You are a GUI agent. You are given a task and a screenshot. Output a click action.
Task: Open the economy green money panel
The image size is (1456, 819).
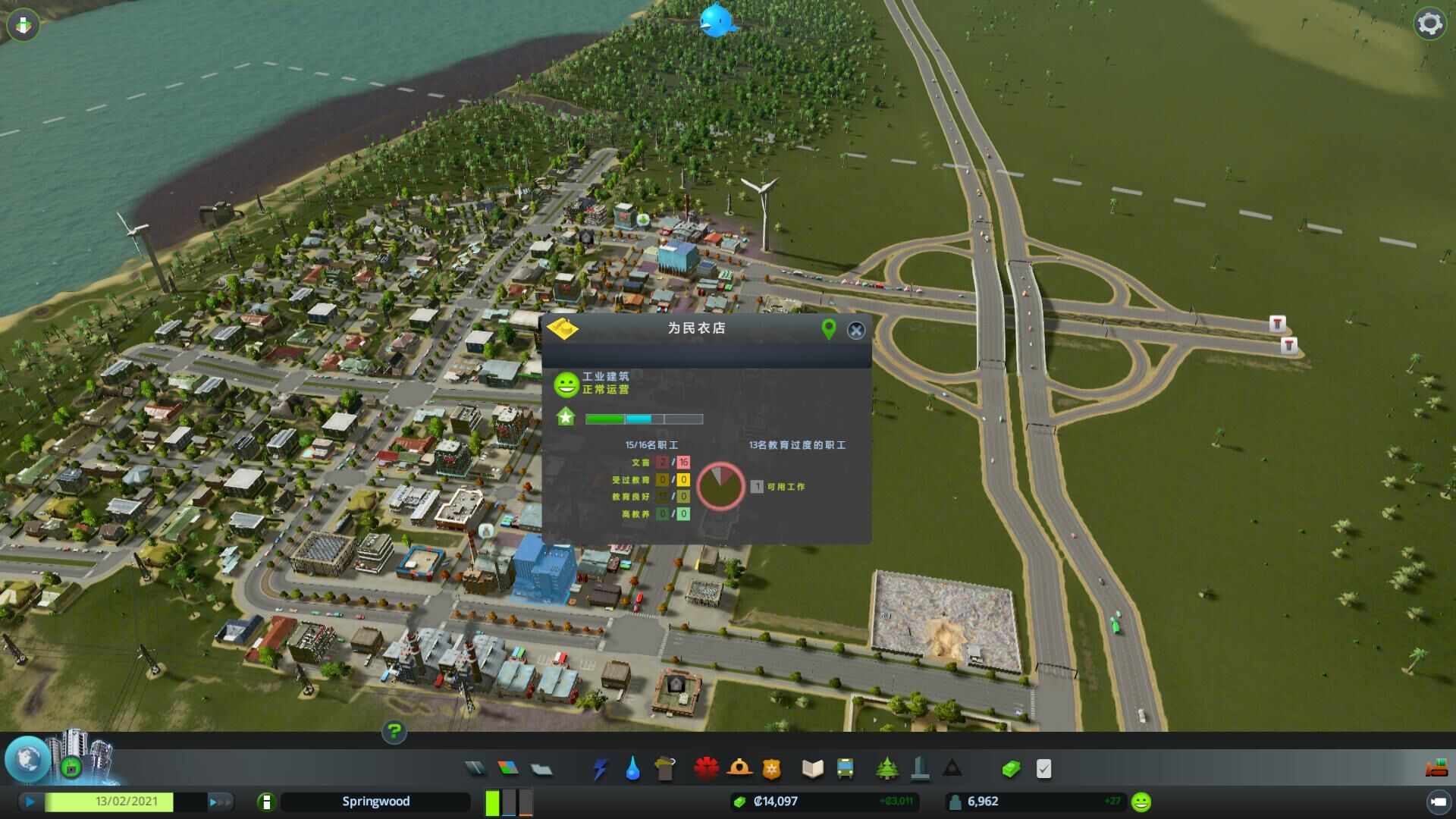(1011, 769)
